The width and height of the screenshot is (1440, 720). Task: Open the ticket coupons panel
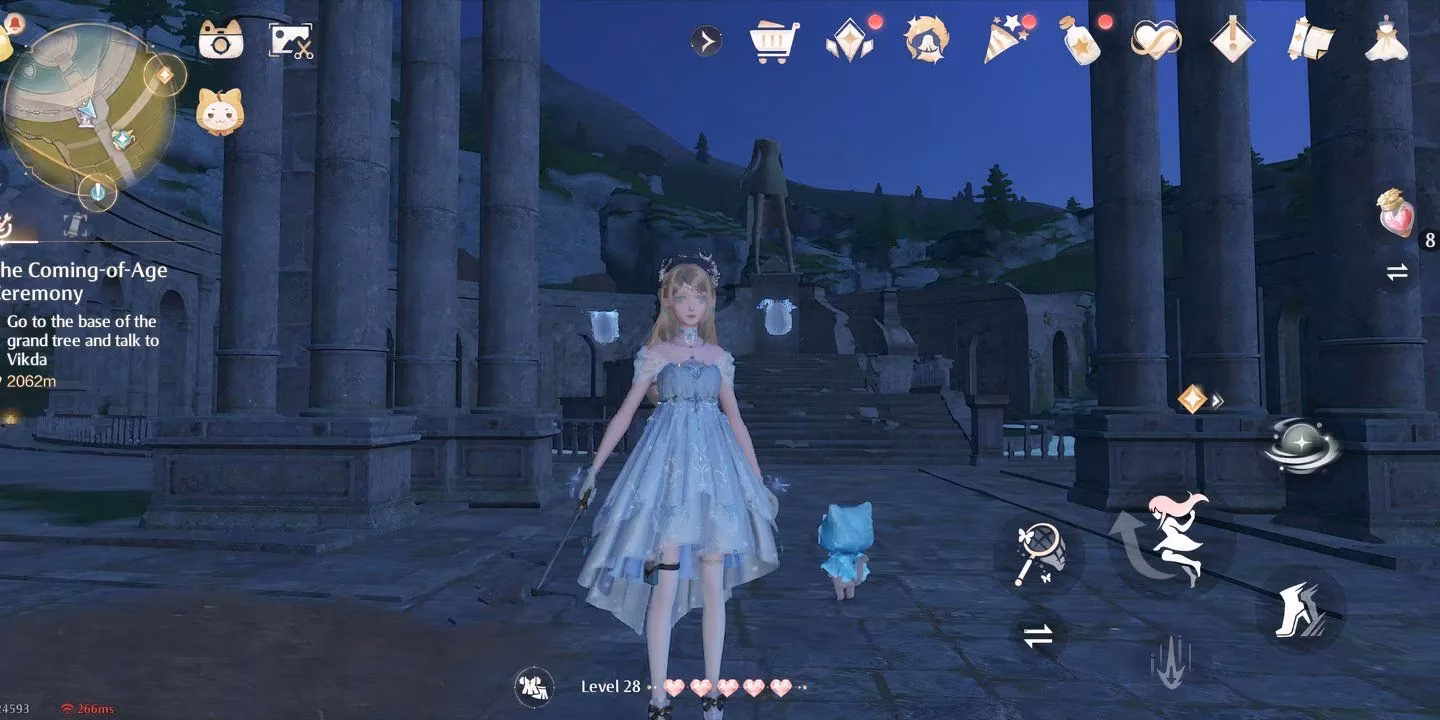1310,40
